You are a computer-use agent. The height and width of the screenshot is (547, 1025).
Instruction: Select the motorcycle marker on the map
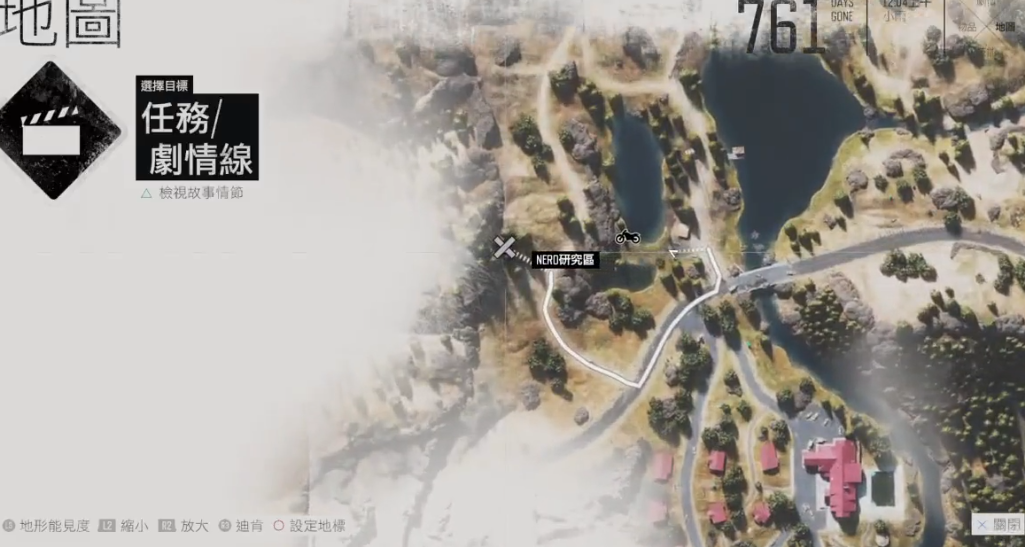pos(628,237)
